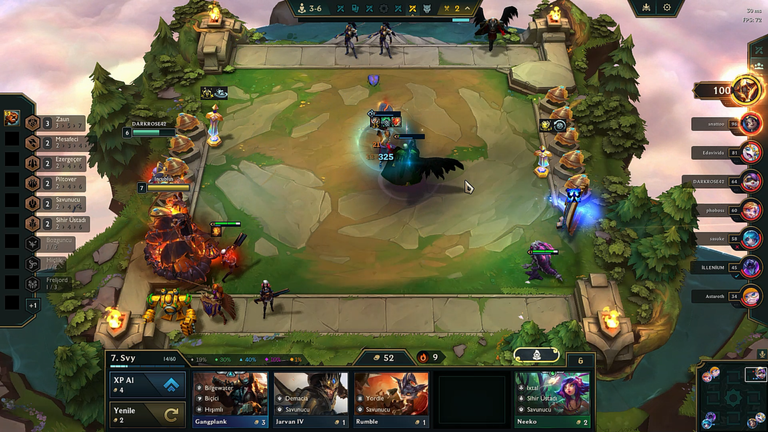Buy Gangplank from the shop
This screenshot has height=432, width=768.
pyautogui.click(x=230, y=400)
